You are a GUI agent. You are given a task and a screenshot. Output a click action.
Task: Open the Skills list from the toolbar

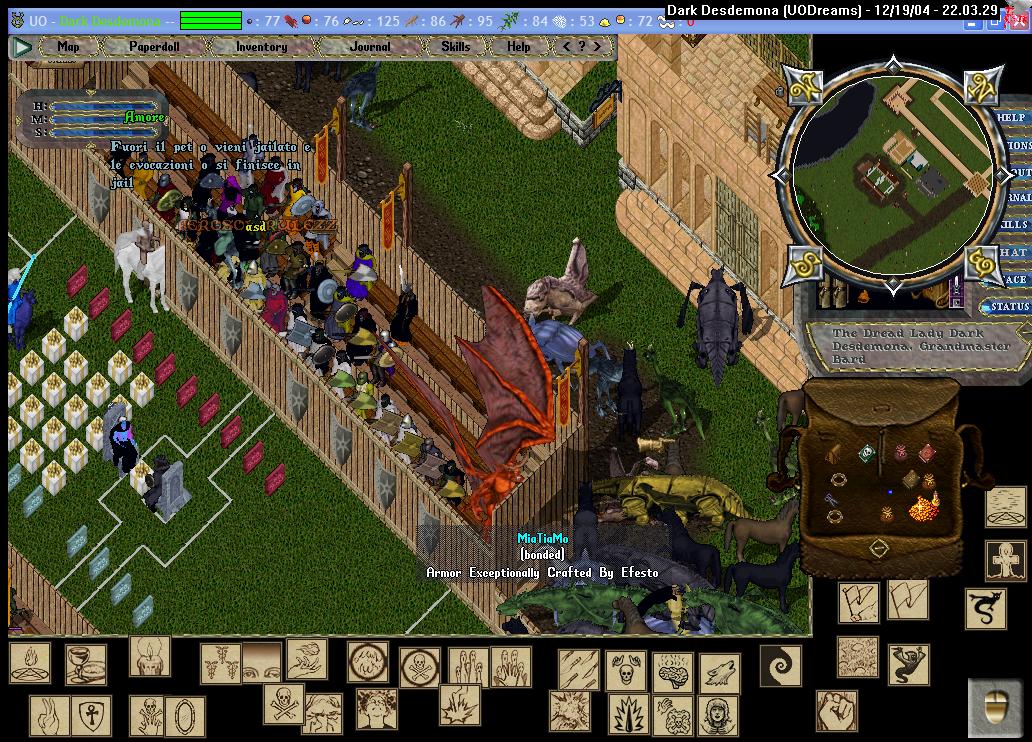point(455,46)
